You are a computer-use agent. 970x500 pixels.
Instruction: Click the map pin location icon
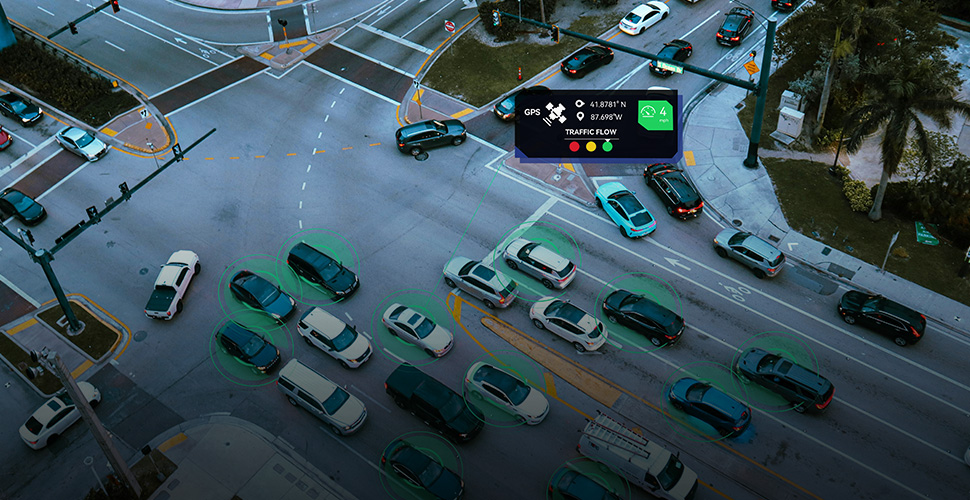coord(579,117)
